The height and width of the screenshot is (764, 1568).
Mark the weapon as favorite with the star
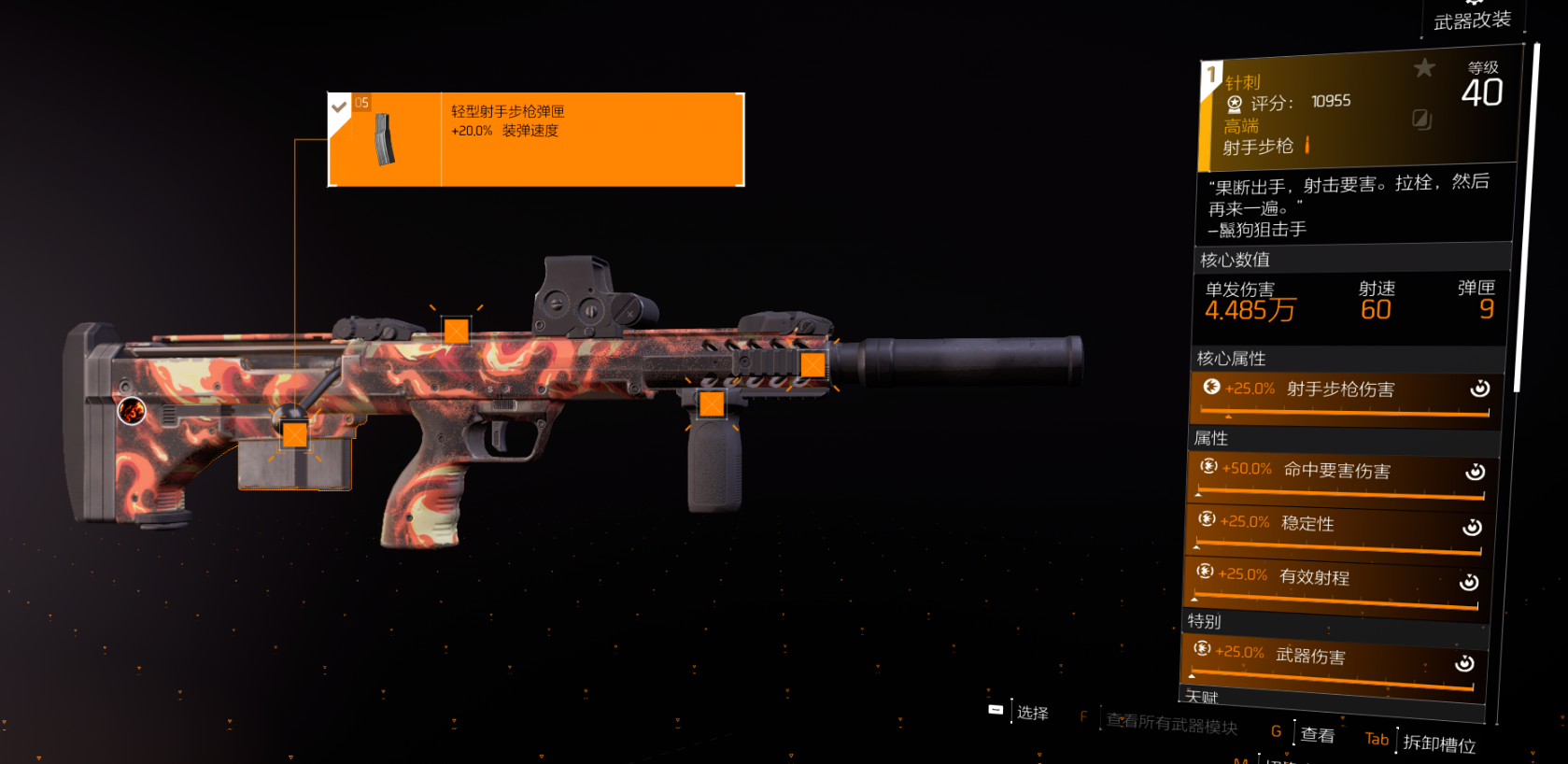coord(1424,67)
